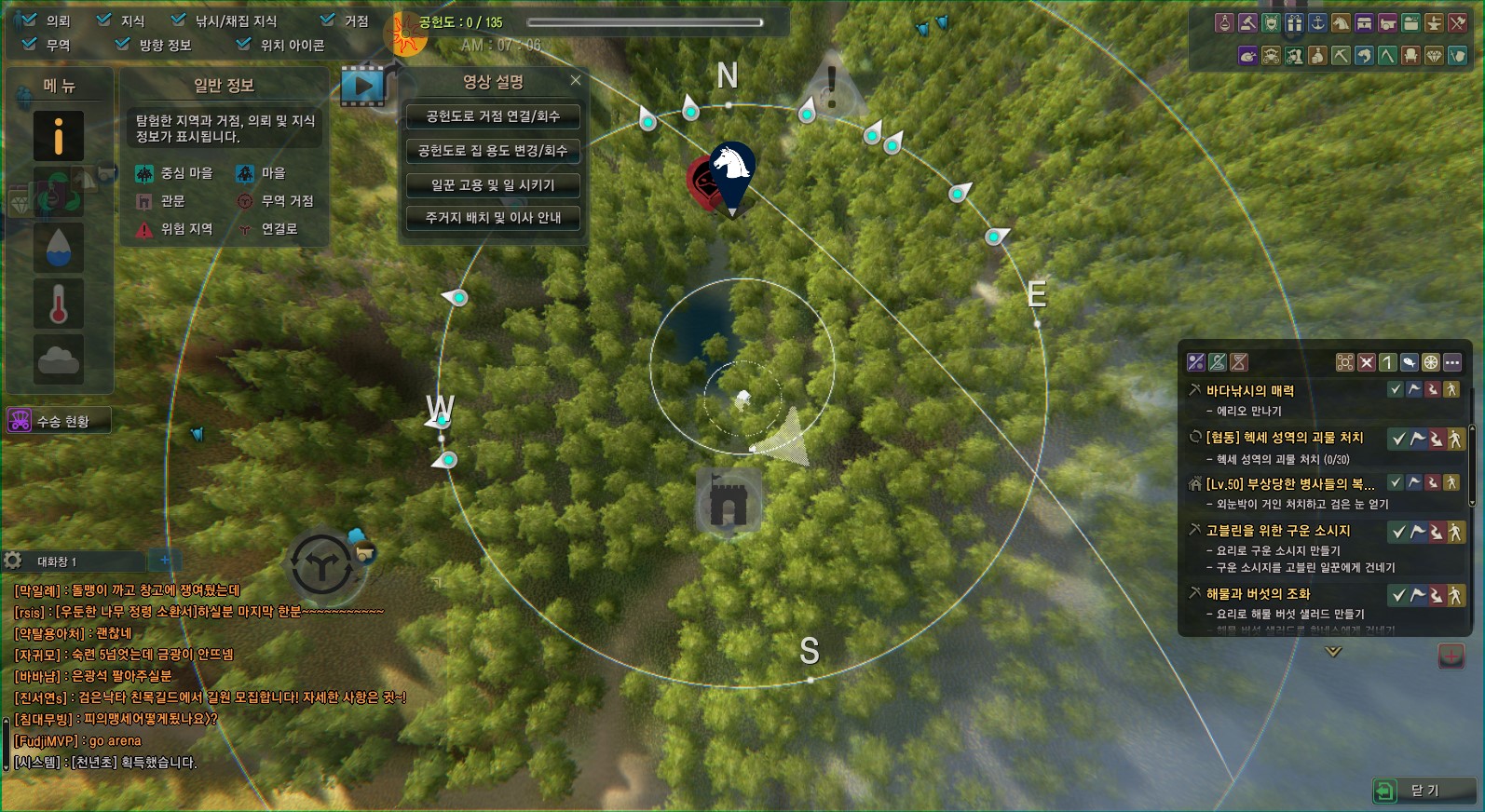1485x812 pixels.
Task: Toggle the 거점 filter checkbox
Action: coord(327,20)
